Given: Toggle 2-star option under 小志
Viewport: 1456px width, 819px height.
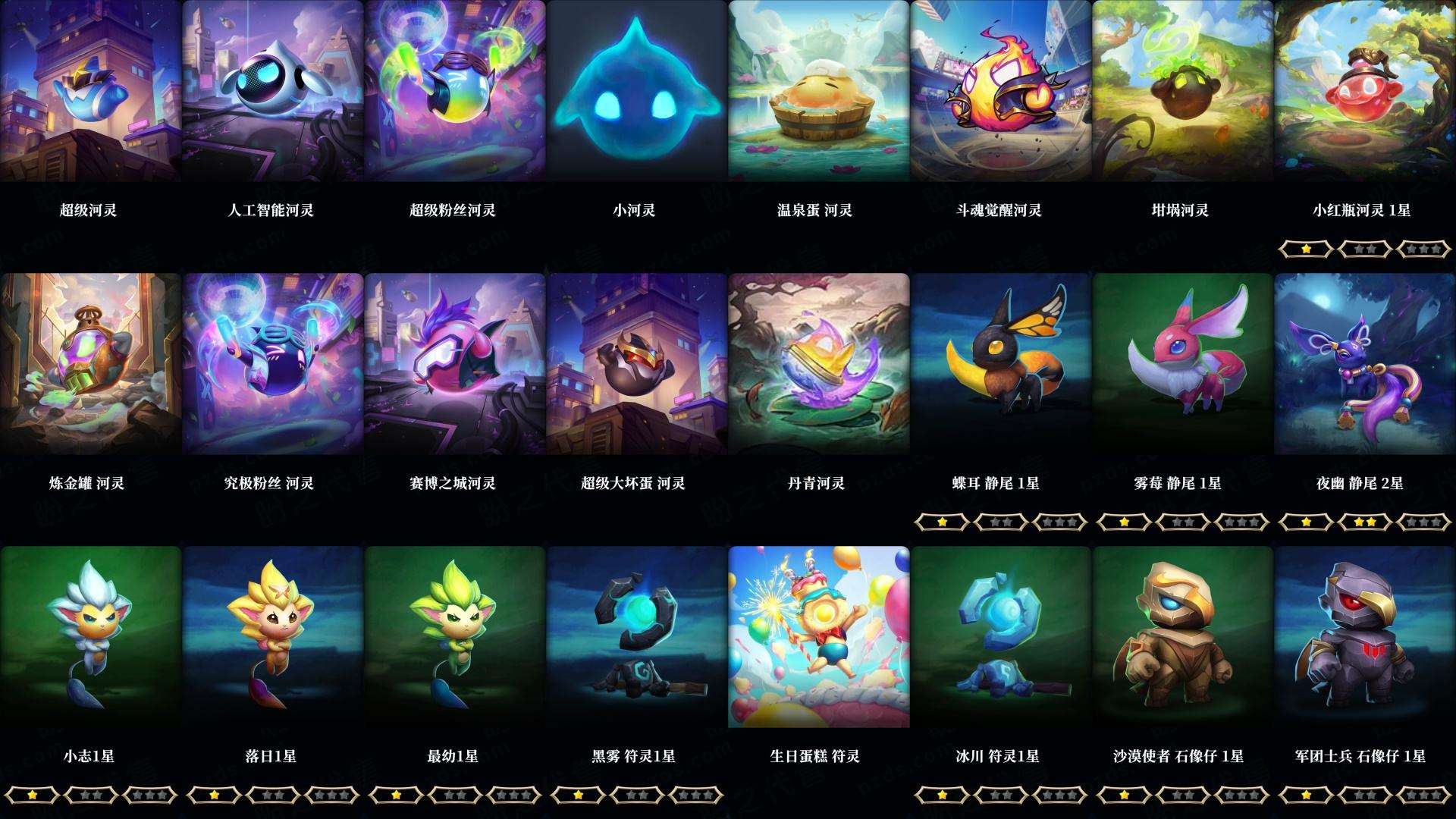Looking at the screenshot, I should click(91, 795).
